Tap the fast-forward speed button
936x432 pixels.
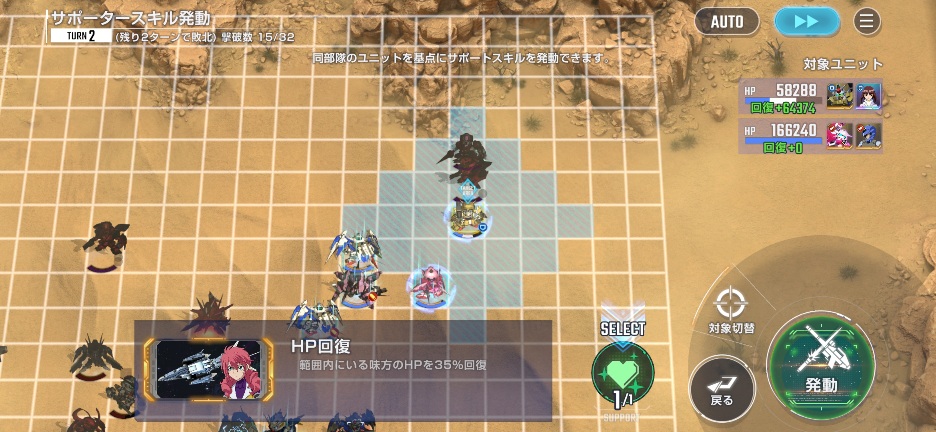click(x=806, y=21)
